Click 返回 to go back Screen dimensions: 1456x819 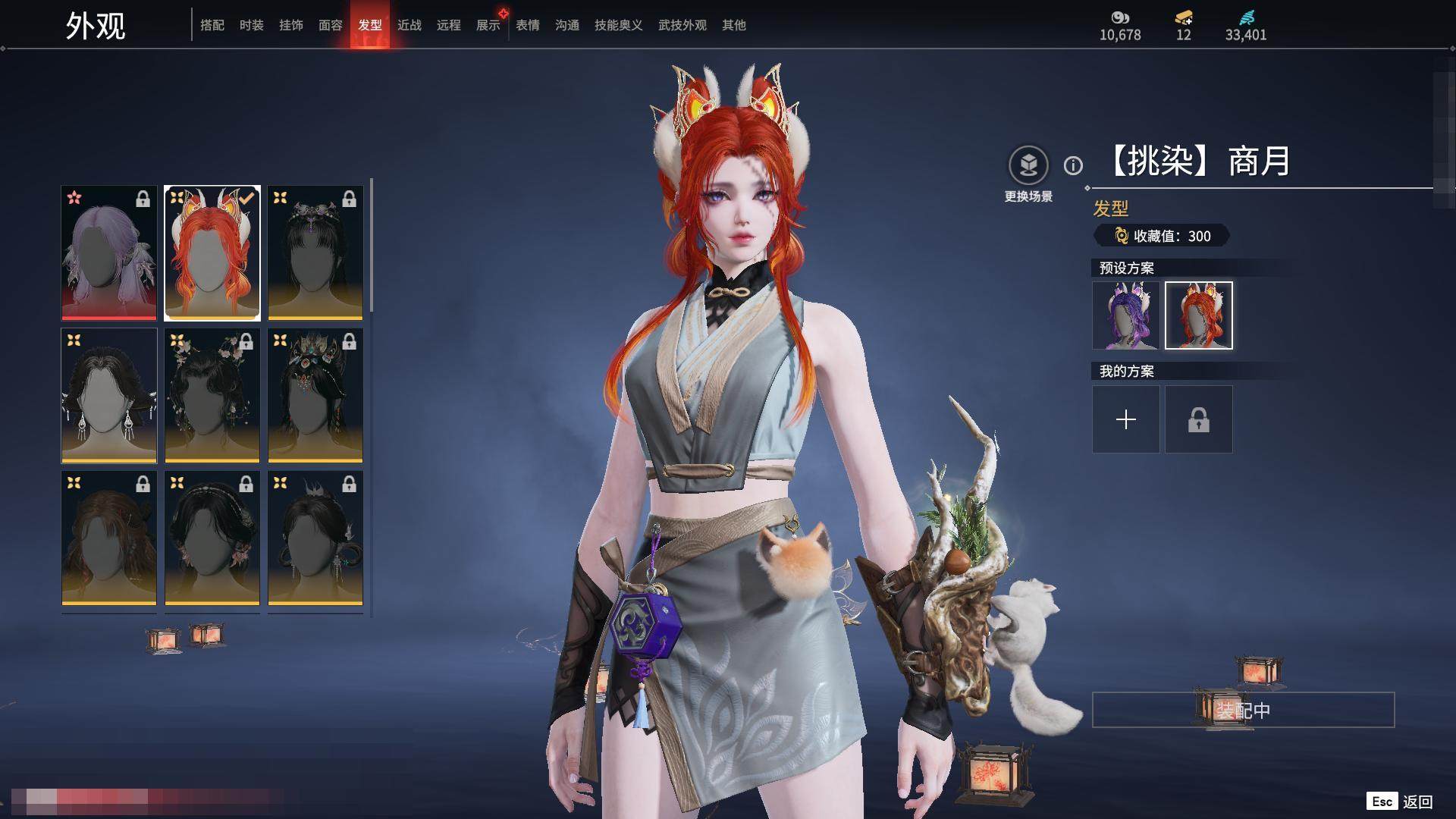1417,802
